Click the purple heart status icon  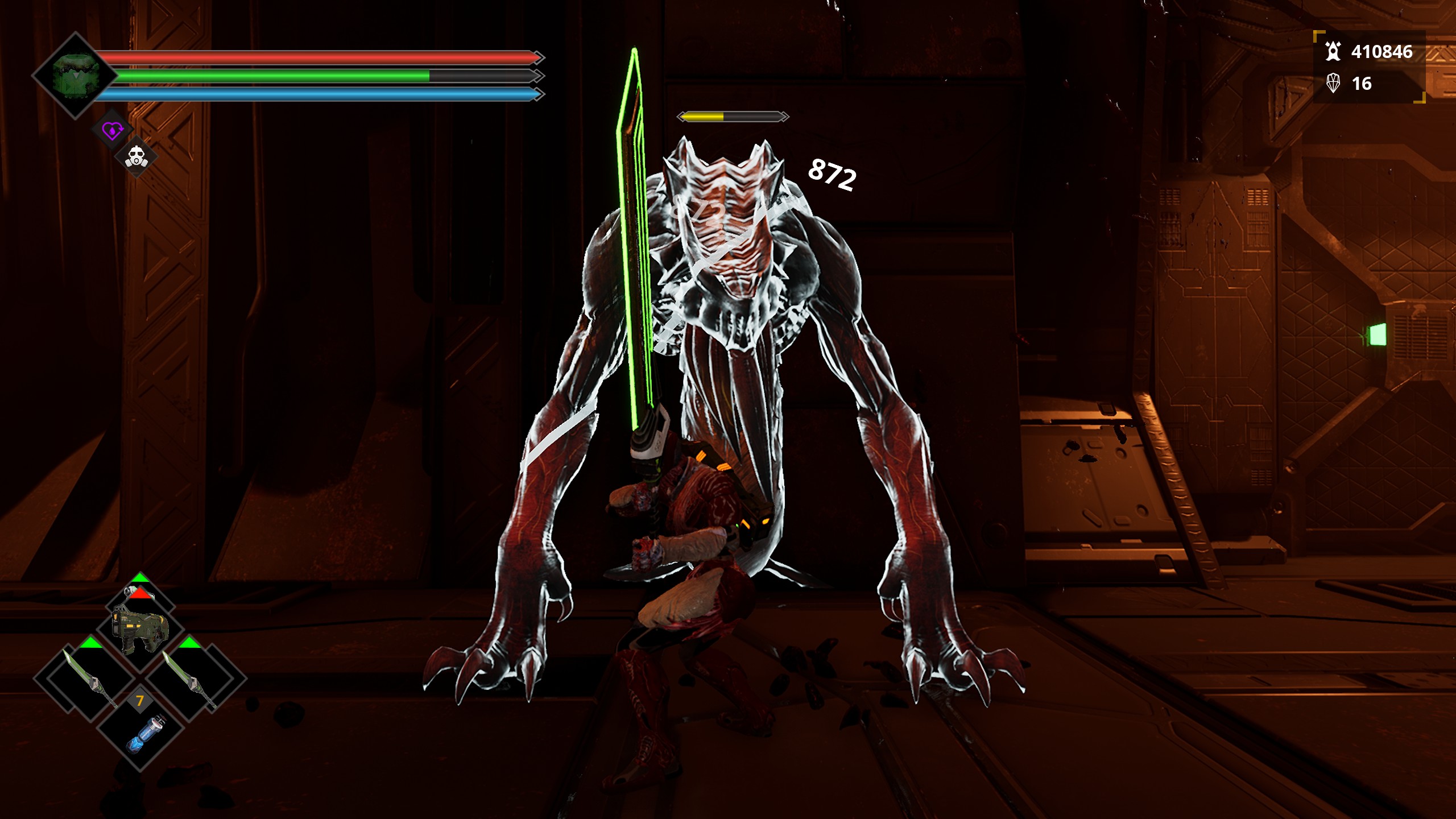coord(112,131)
